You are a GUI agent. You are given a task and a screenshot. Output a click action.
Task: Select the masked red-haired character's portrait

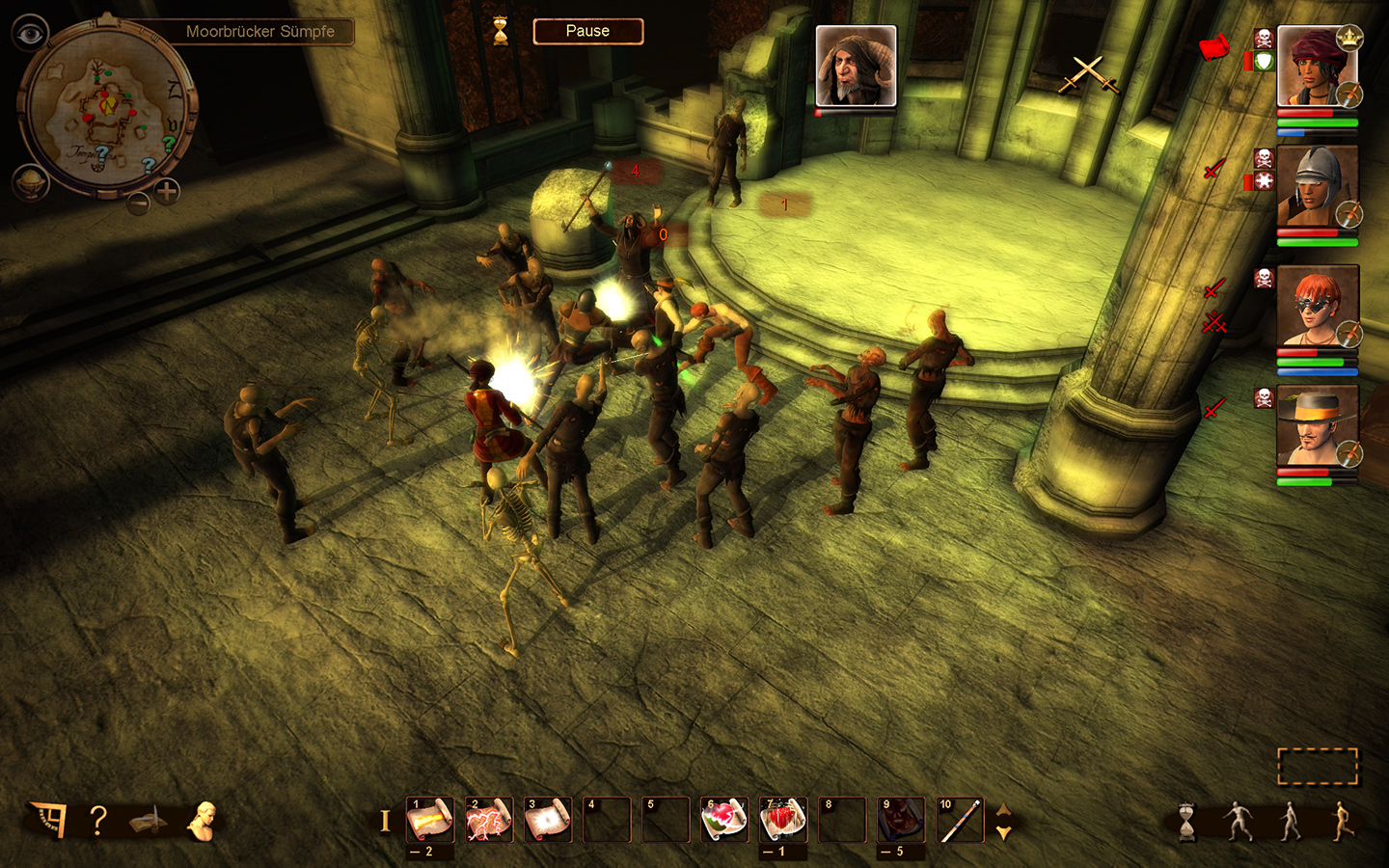(1317, 306)
